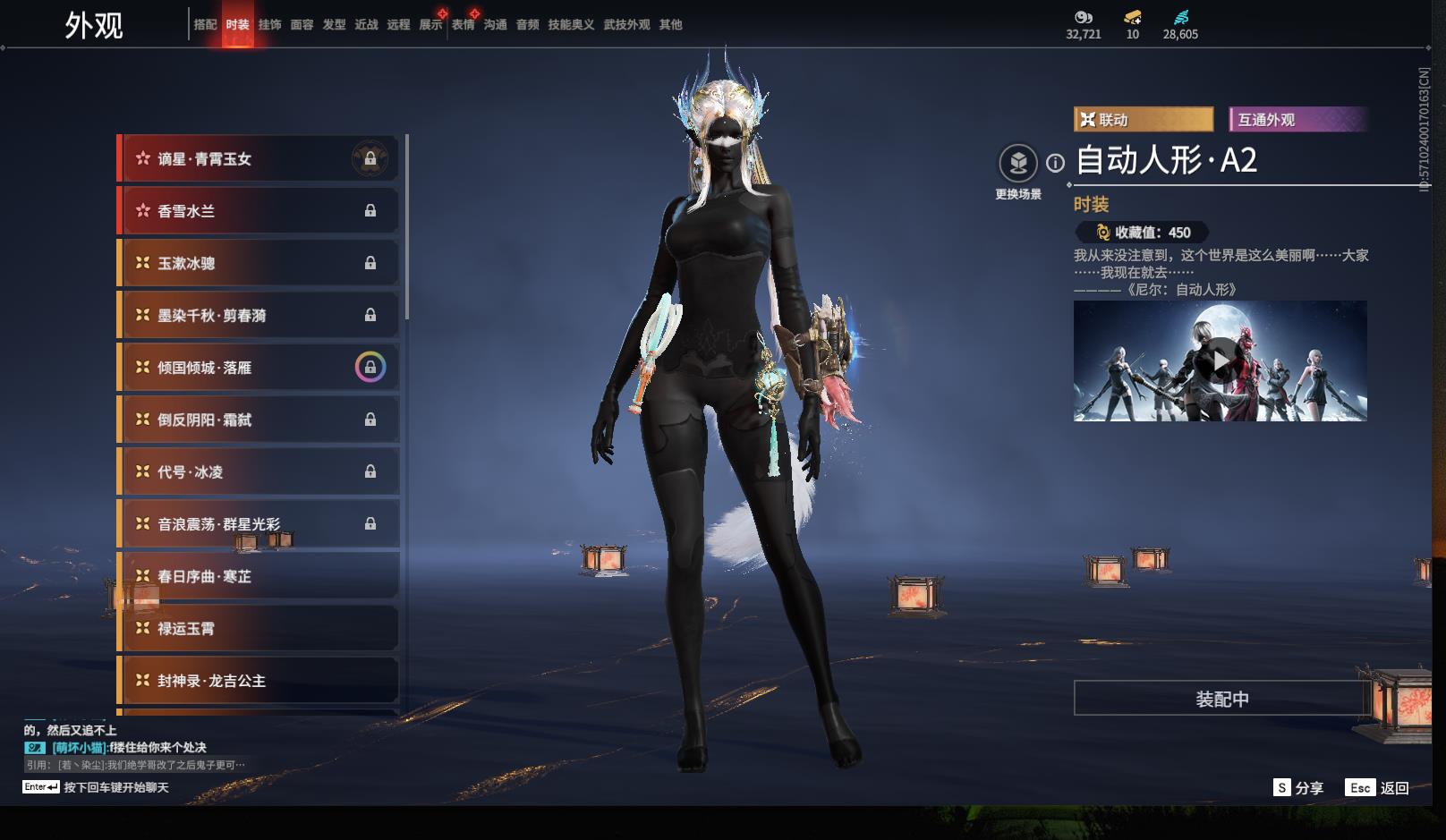Show the 其他 category tab
The image size is (1446, 840).
[670, 25]
